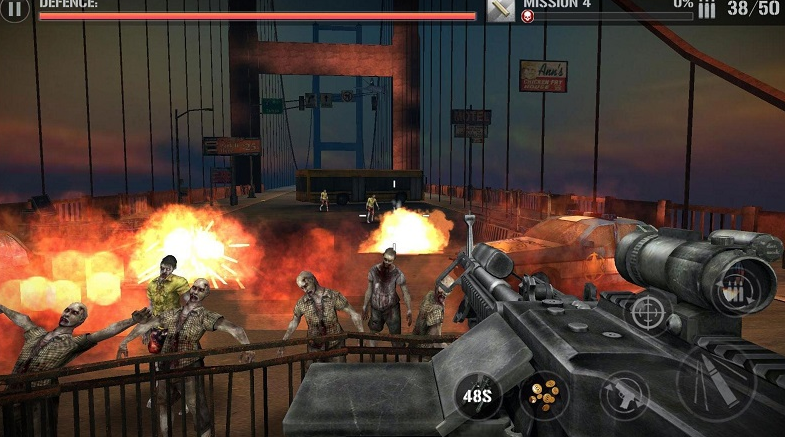Pause the game
785x437 pixels.
tap(14, 9)
